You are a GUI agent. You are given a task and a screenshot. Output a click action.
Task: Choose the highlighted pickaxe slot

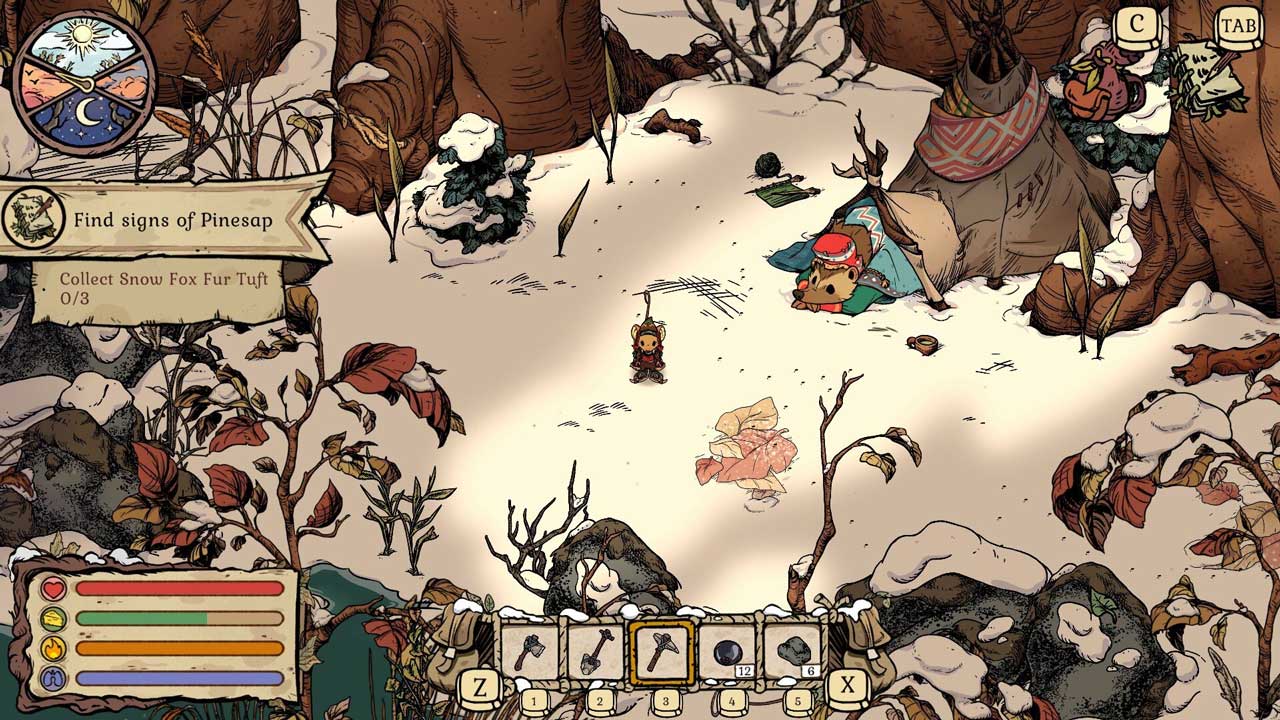point(662,652)
